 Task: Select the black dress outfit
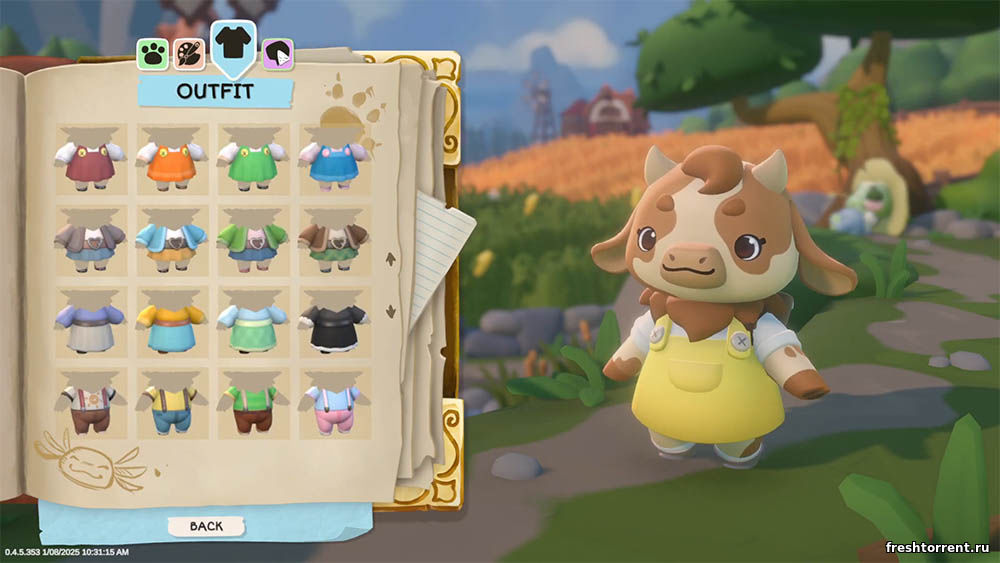(334, 323)
